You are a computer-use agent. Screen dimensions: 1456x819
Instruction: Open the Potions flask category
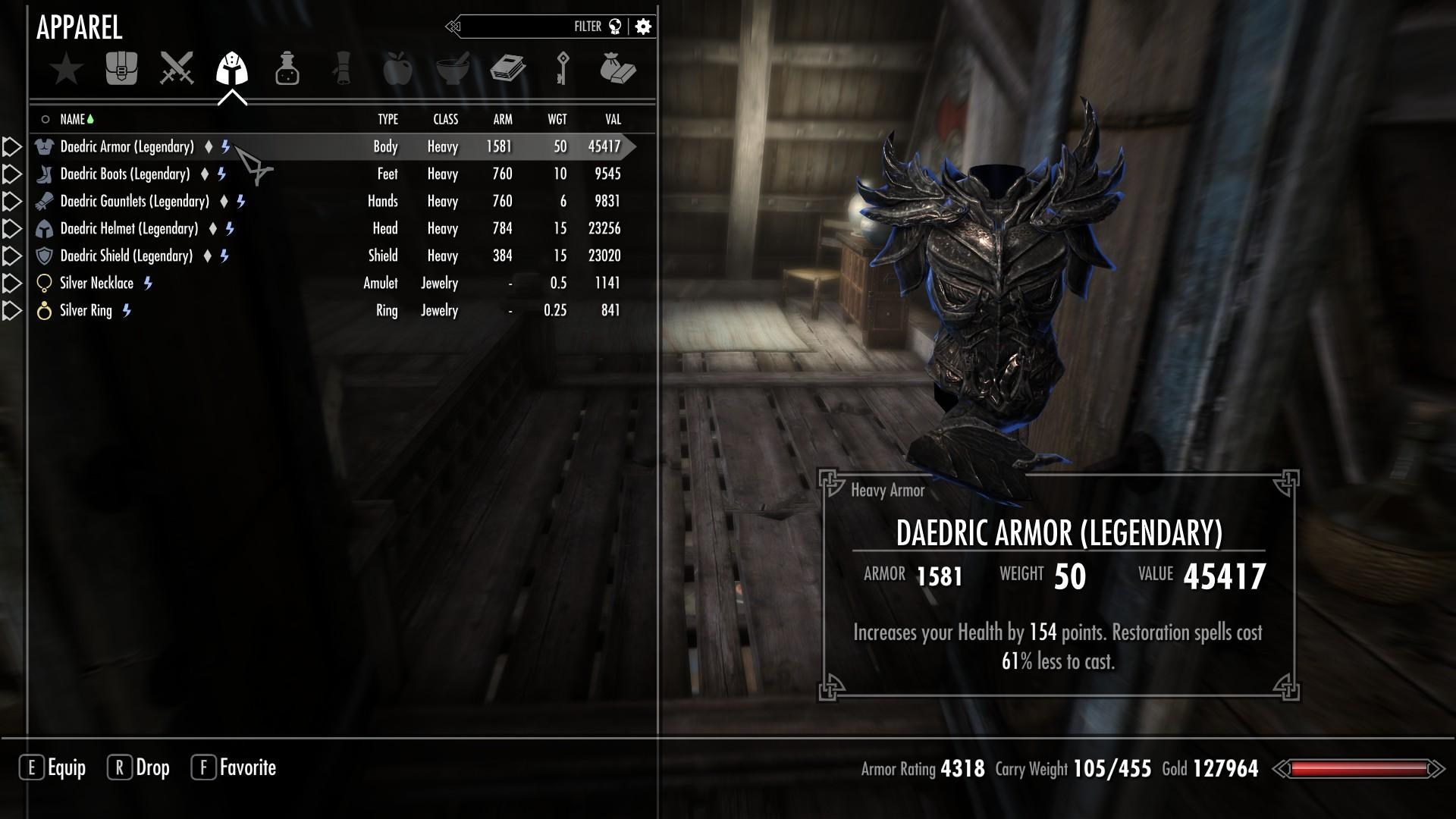287,68
